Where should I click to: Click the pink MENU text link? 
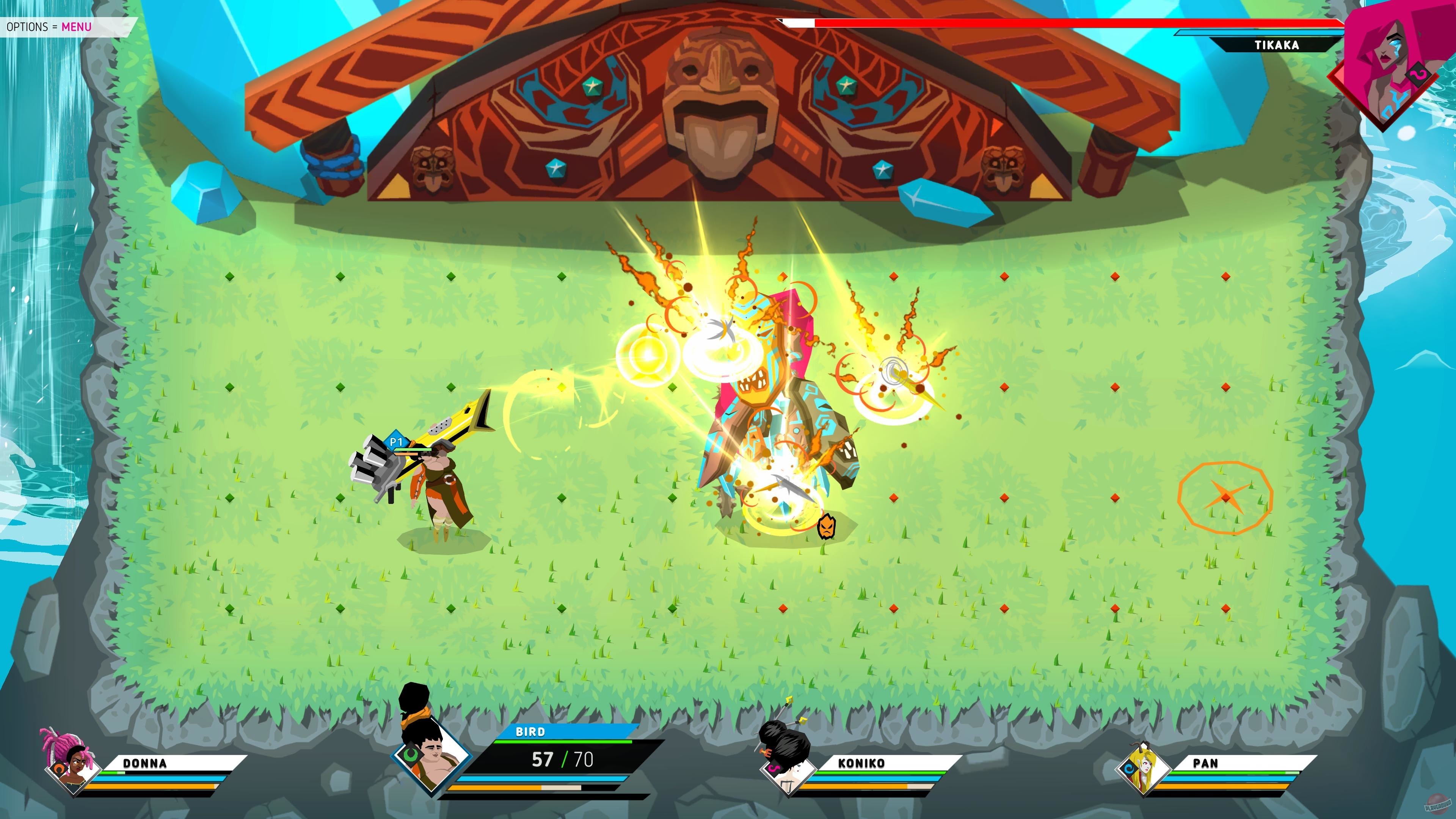[77, 27]
